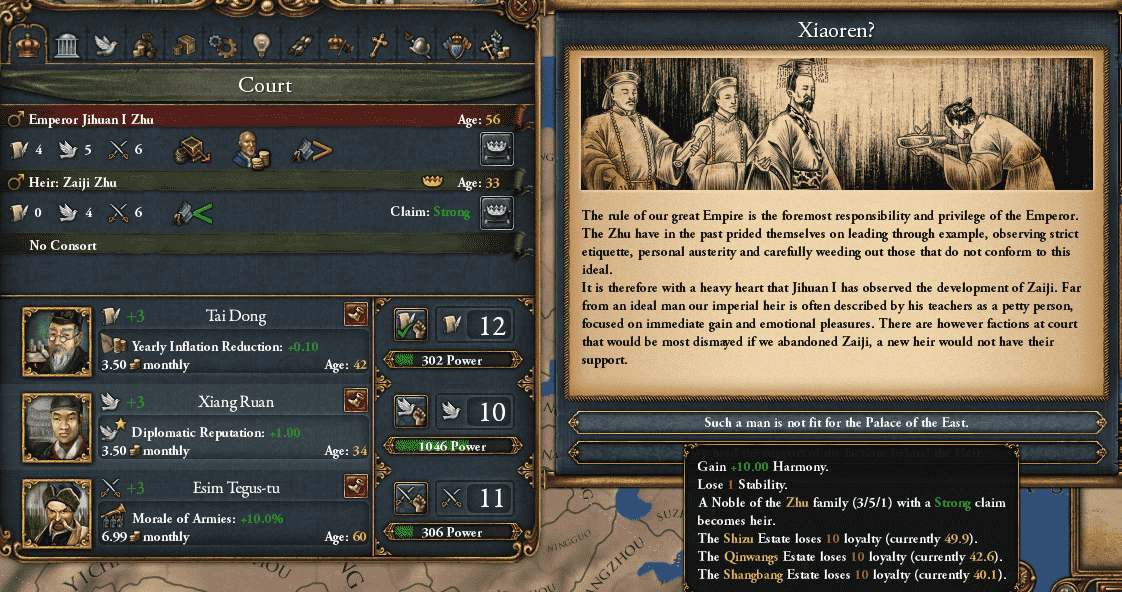Dismiss advisor Esim Tegus-tu
The height and width of the screenshot is (592, 1122).
click(x=355, y=487)
